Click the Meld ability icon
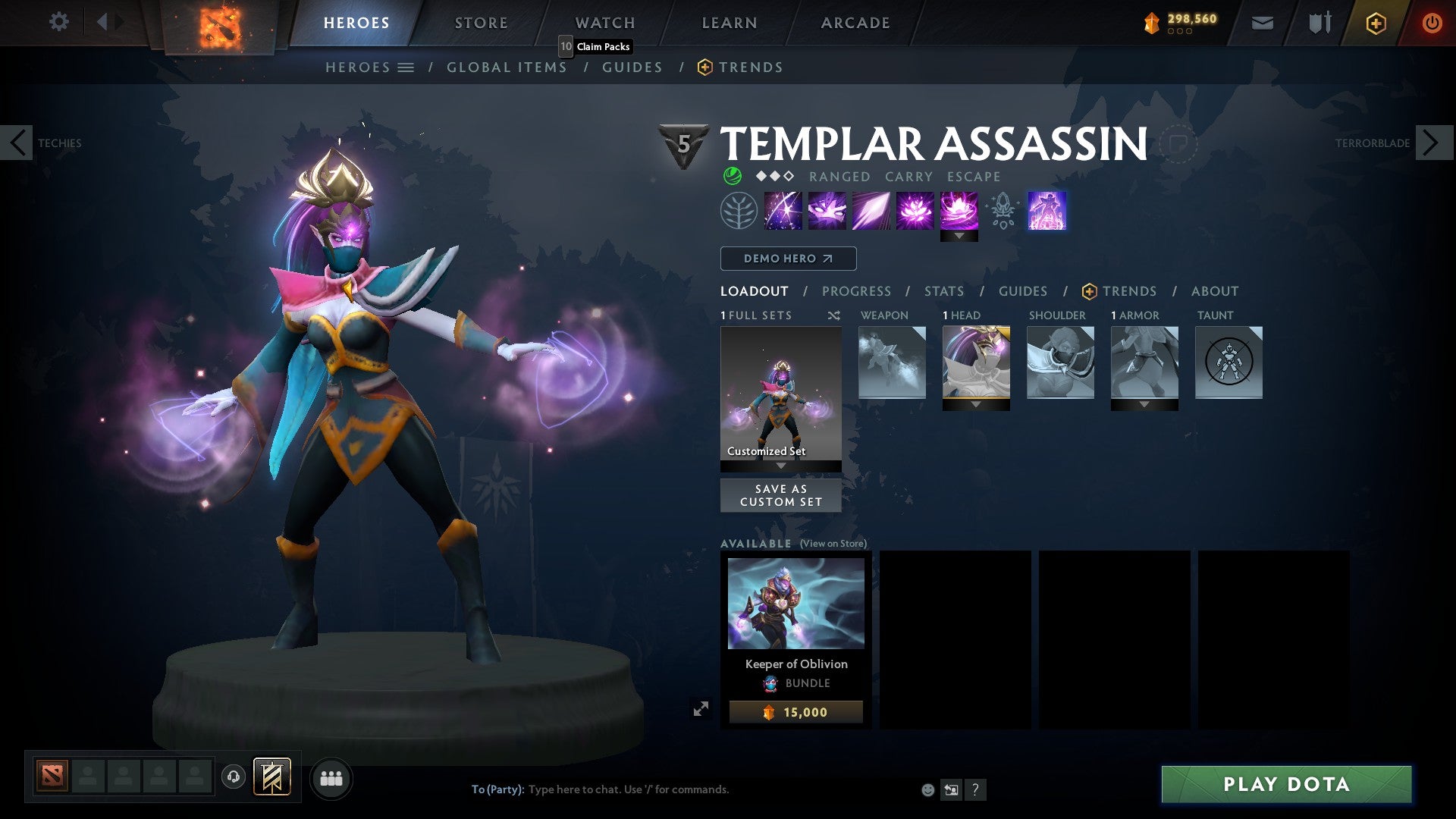Image resolution: width=1456 pixels, height=819 pixels. [x=828, y=210]
